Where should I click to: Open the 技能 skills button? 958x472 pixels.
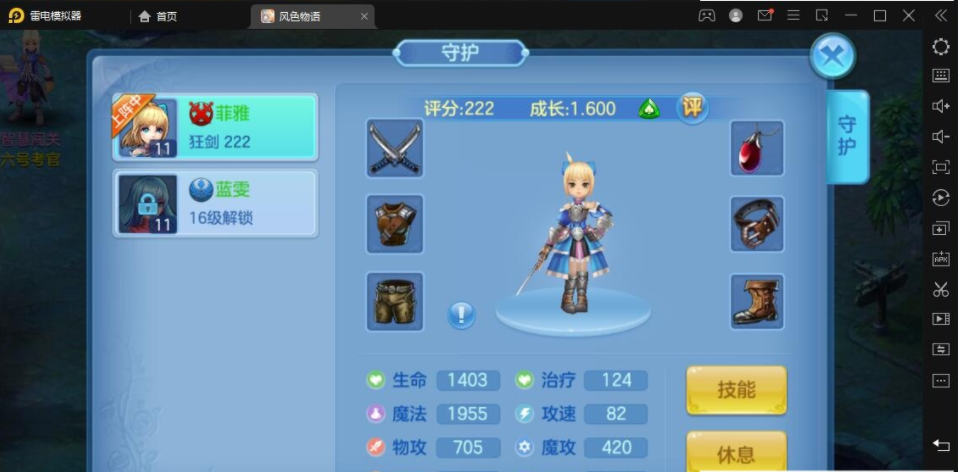(736, 390)
